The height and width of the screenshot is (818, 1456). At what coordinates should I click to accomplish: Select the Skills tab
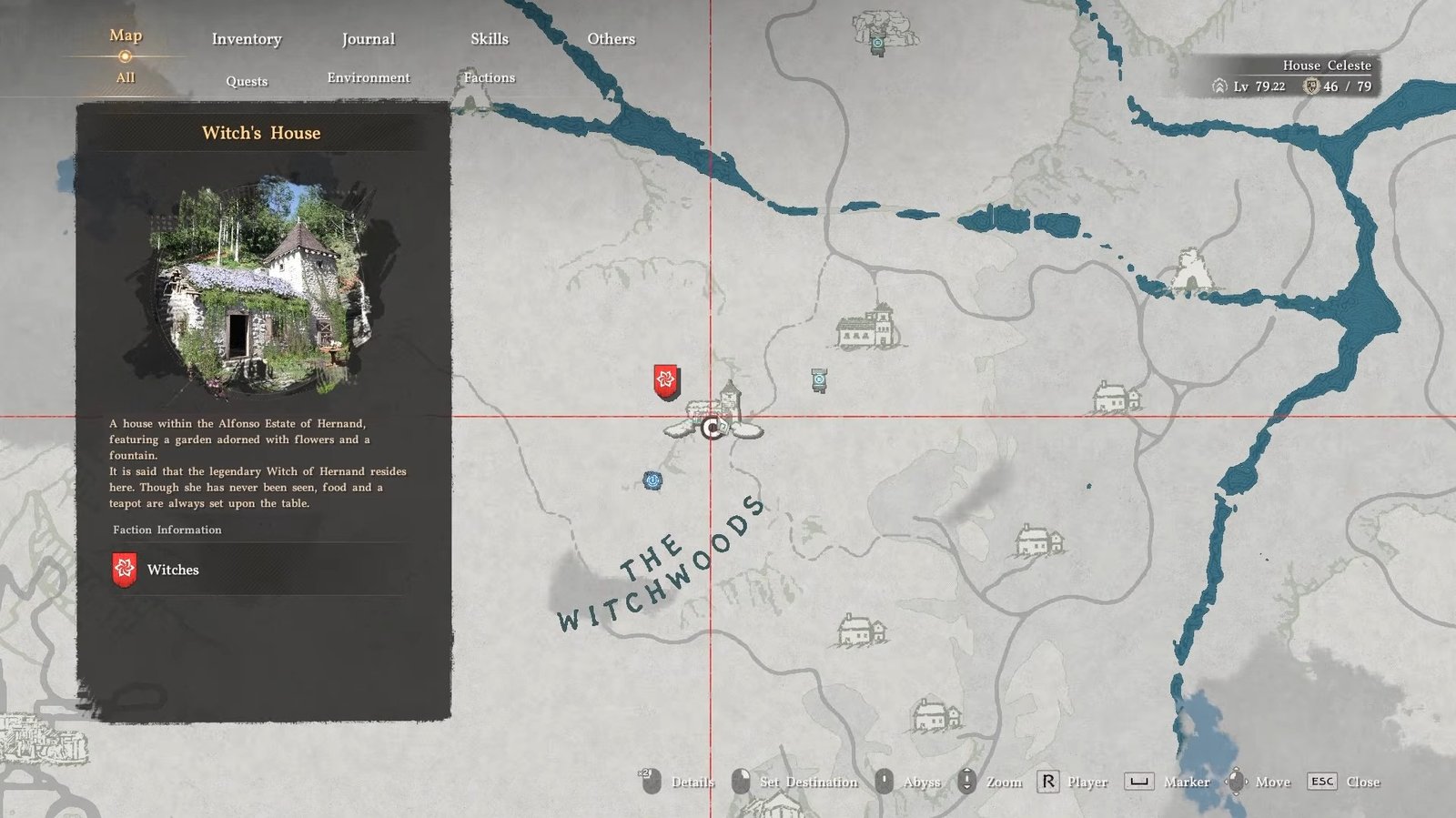[x=489, y=39]
